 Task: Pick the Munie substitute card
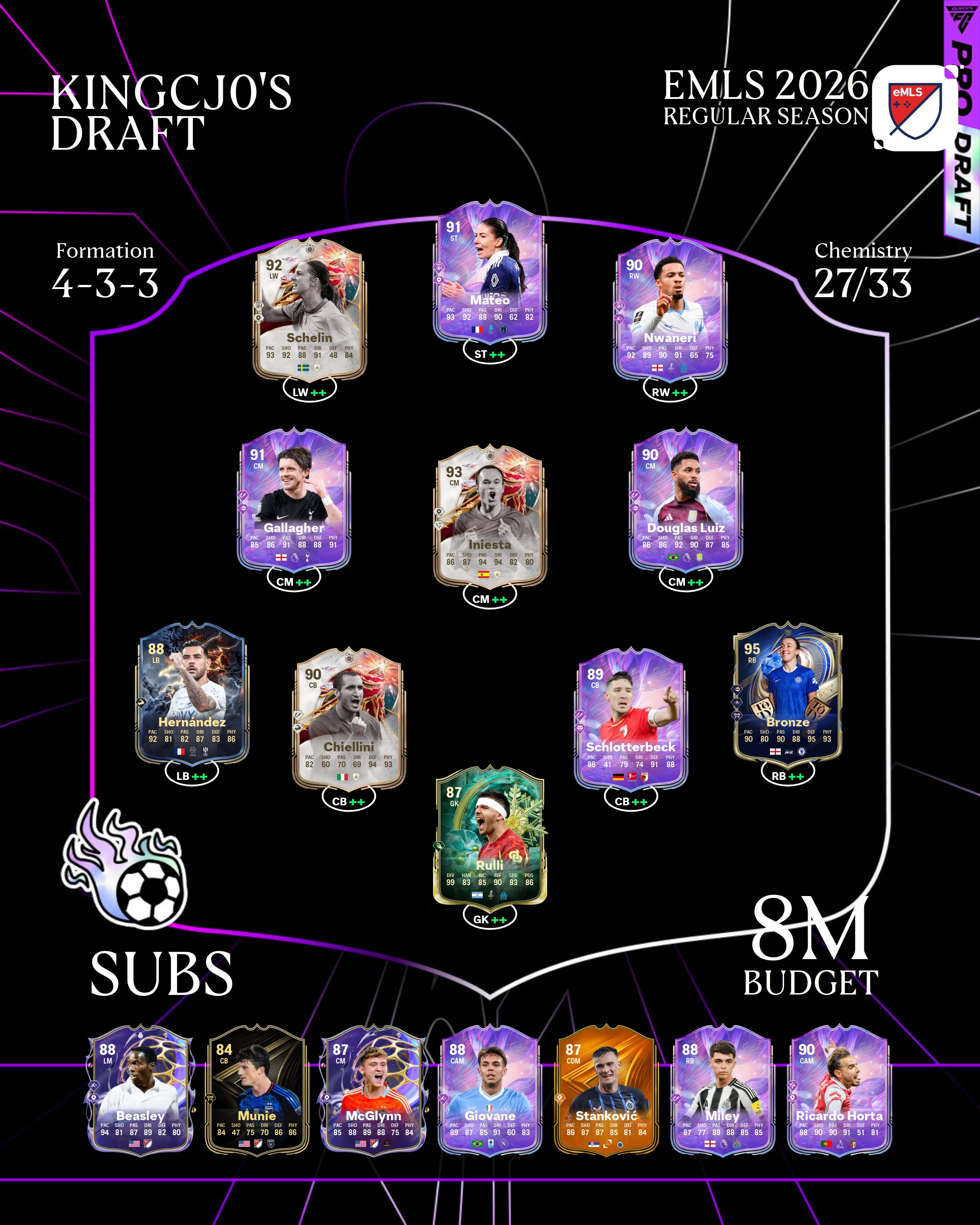pos(257,1090)
